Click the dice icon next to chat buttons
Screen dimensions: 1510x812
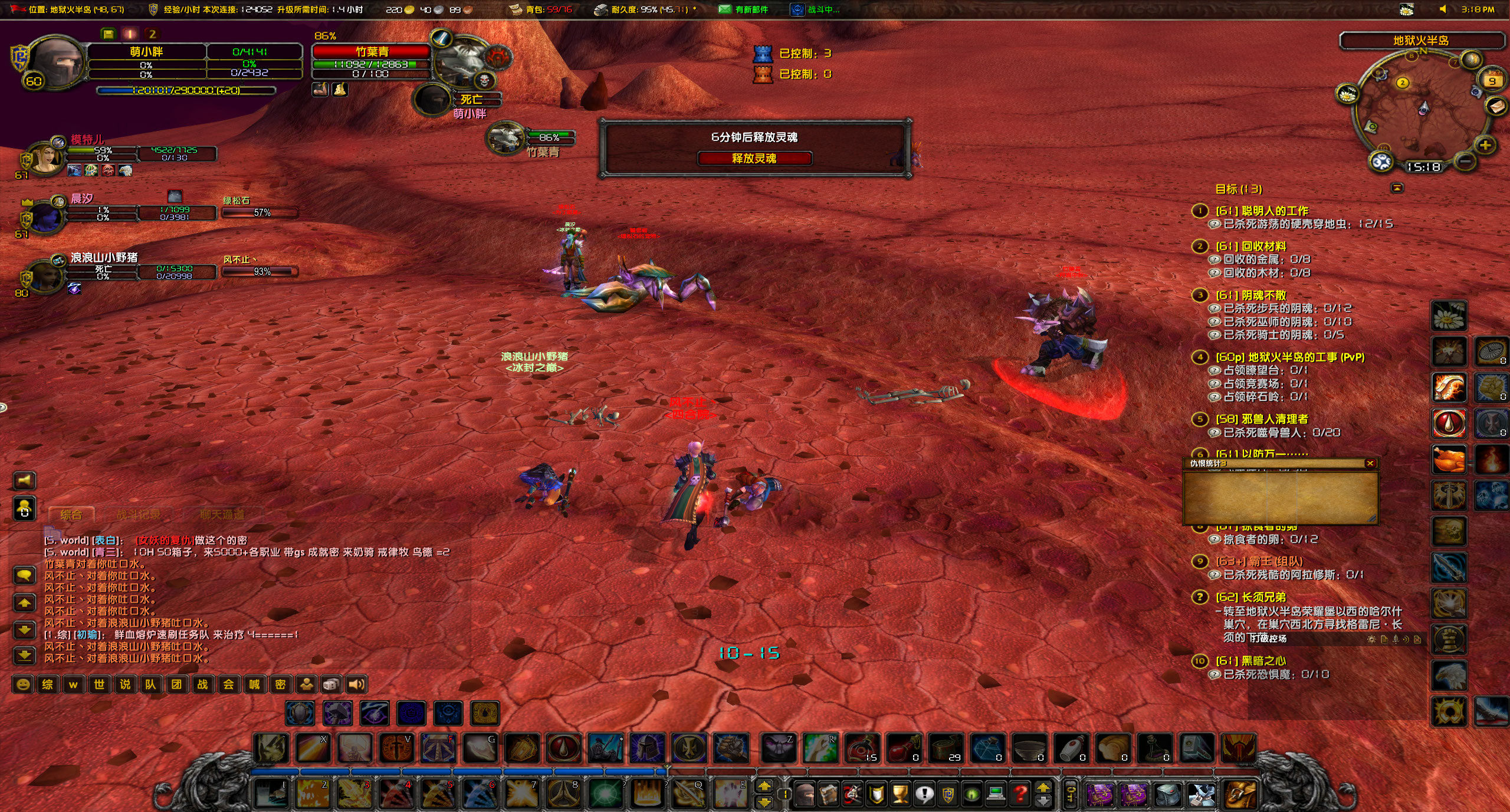pos(332,685)
